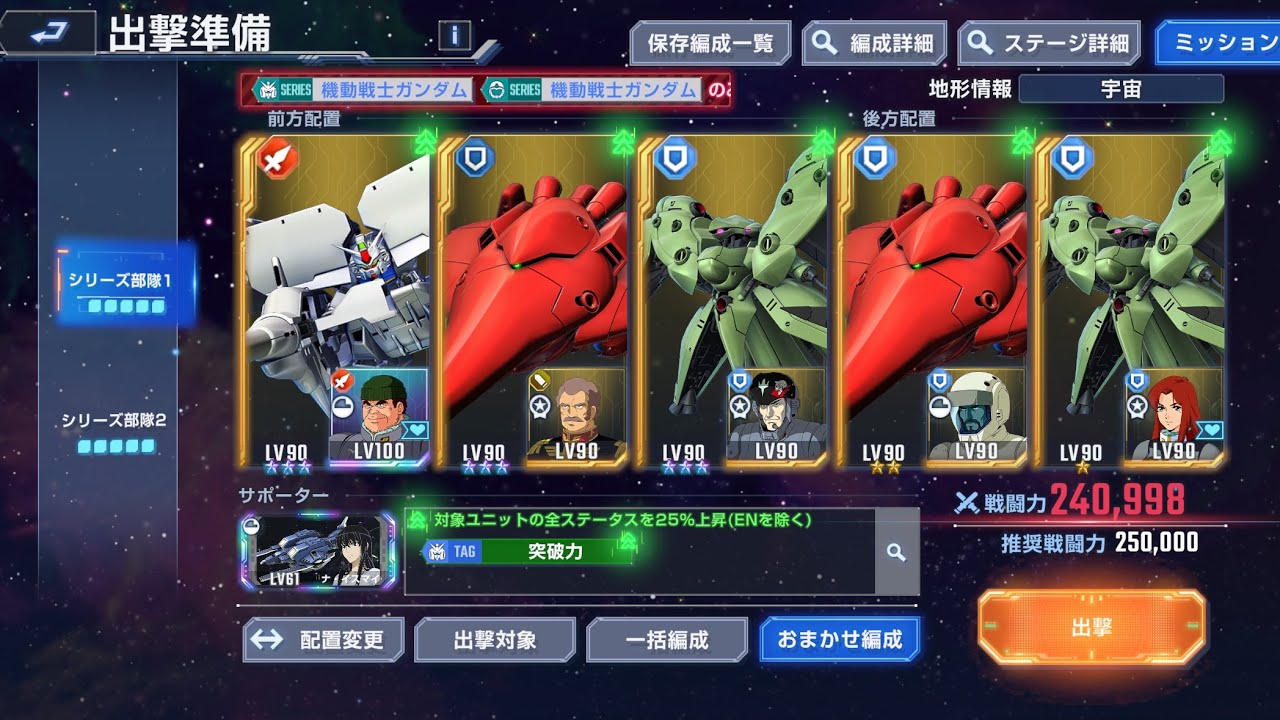Run おまかせ編成 auto-formation
This screenshot has height=720, width=1280.
click(838, 640)
